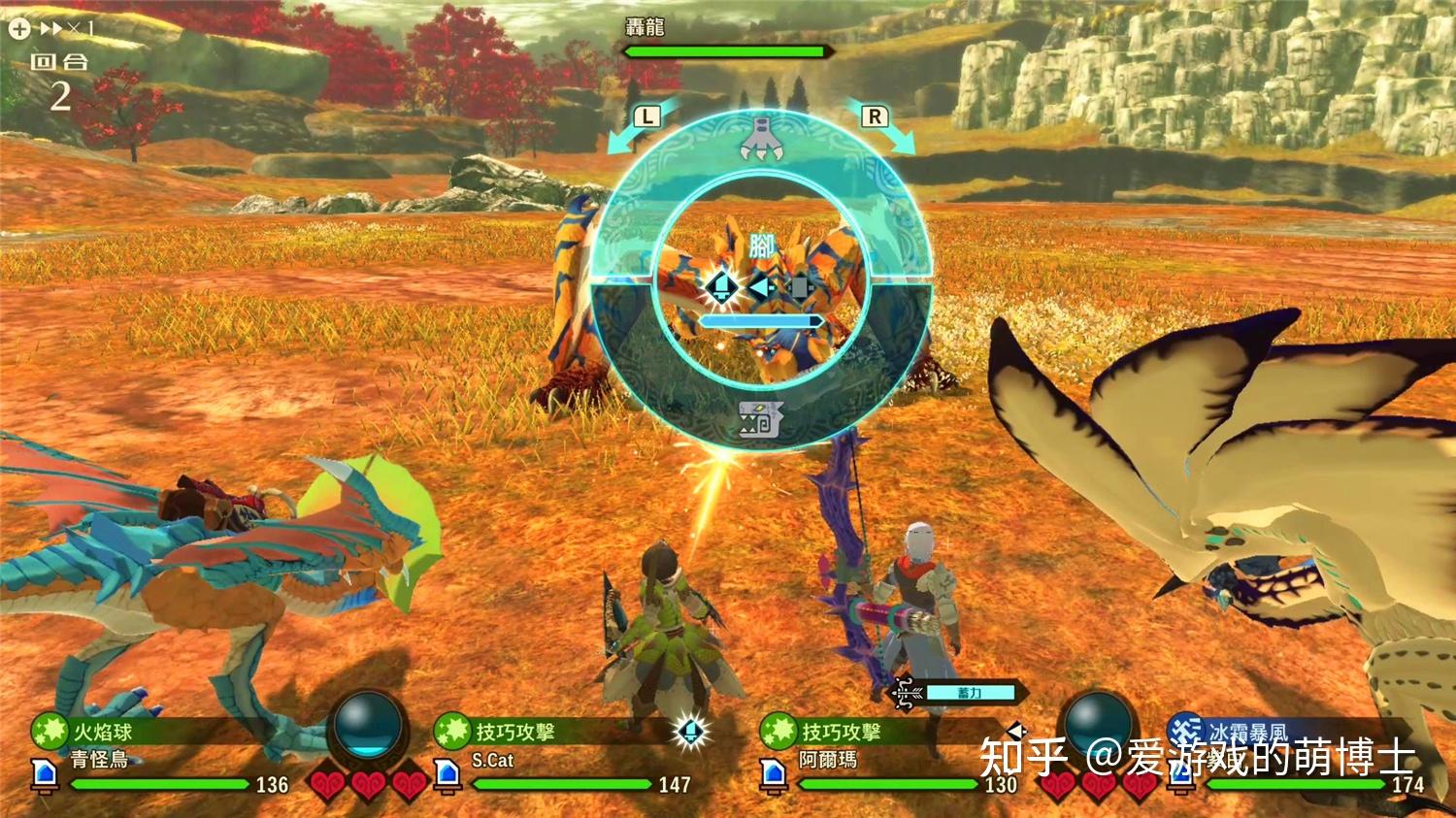Select the 冰霜暴風 skill label
Screen dimensions: 1456x818
pos(1247,732)
